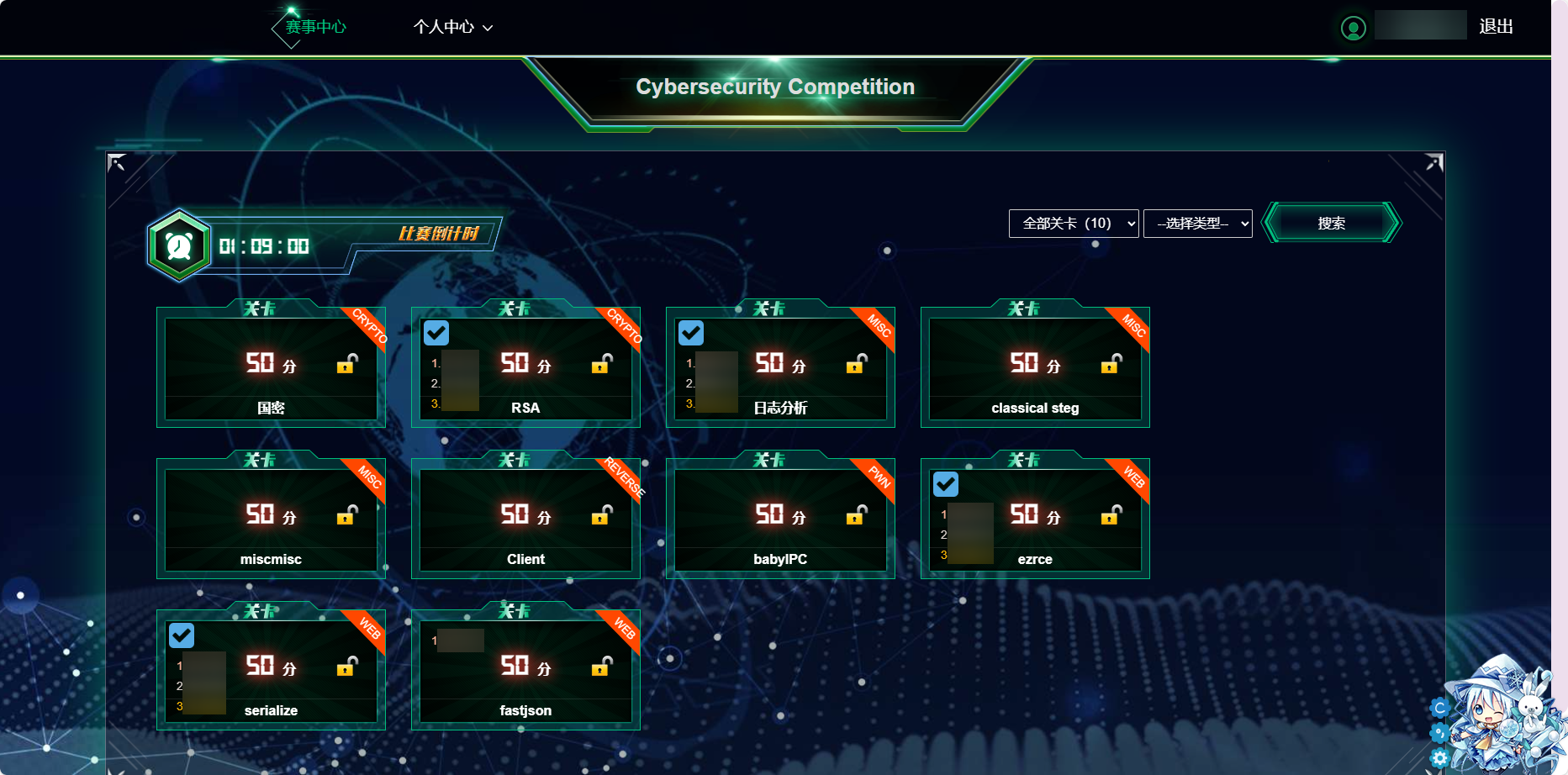
Task: Choose the classical steg challenge
Action: tap(1035, 367)
